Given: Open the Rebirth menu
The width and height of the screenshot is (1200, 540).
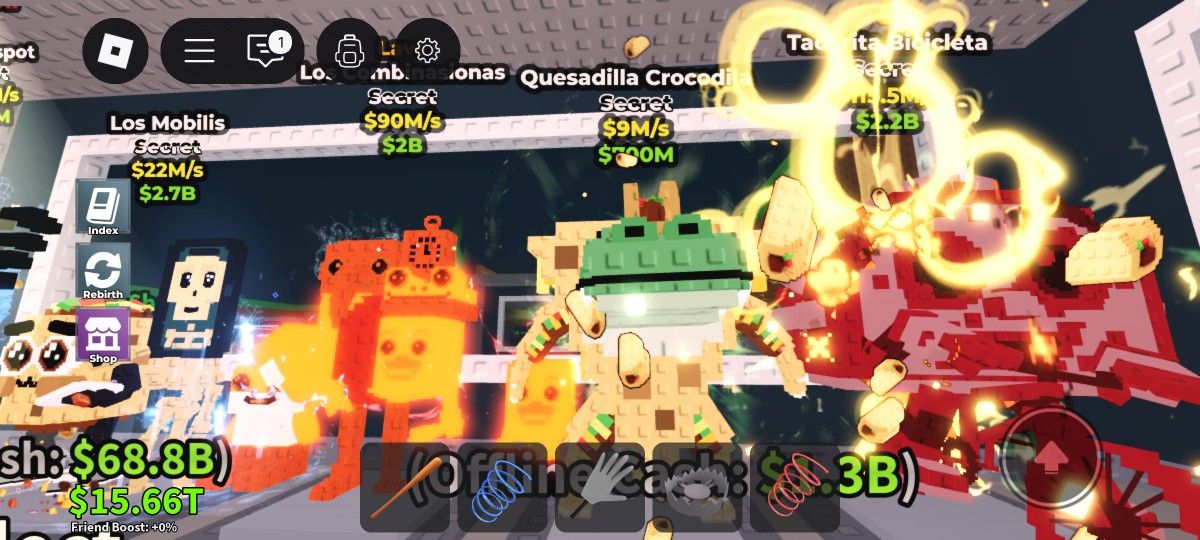Looking at the screenshot, I should [x=102, y=273].
